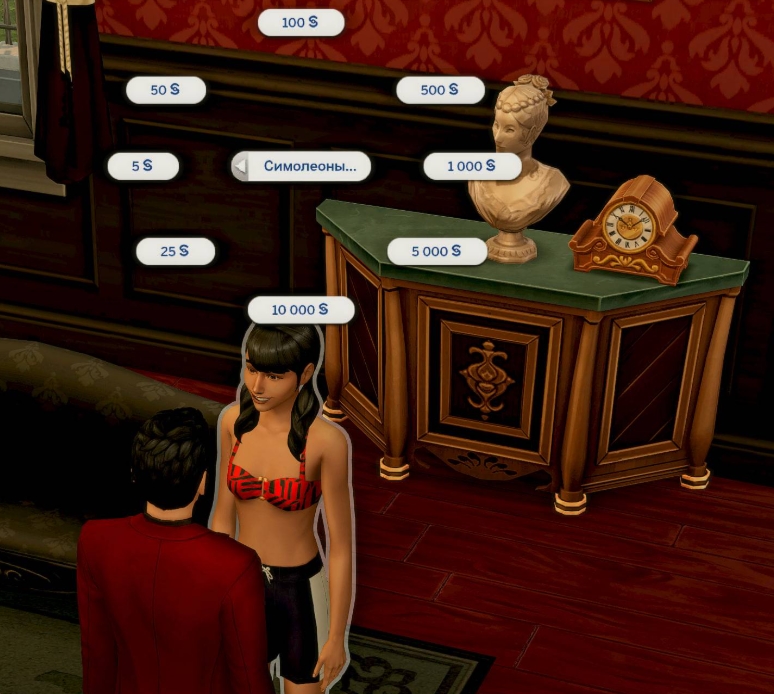Select the 1 000 simoleons amount

tap(471, 166)
